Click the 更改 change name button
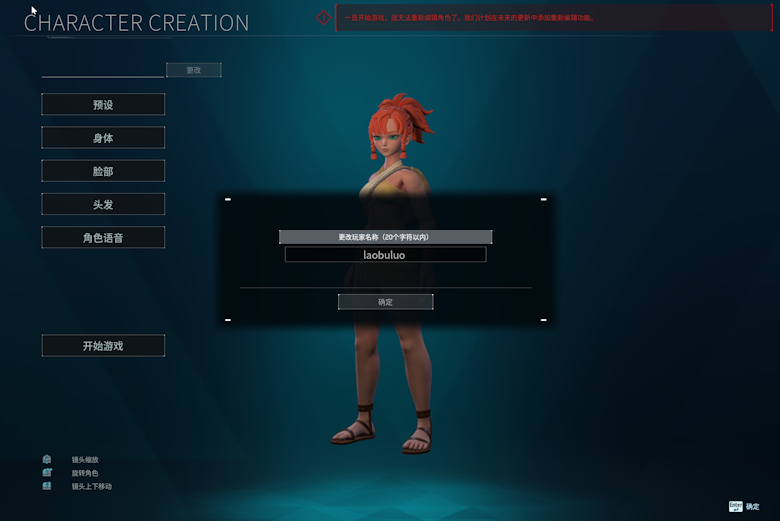This screenshot has width=780, height=521. tap(194, 70)
